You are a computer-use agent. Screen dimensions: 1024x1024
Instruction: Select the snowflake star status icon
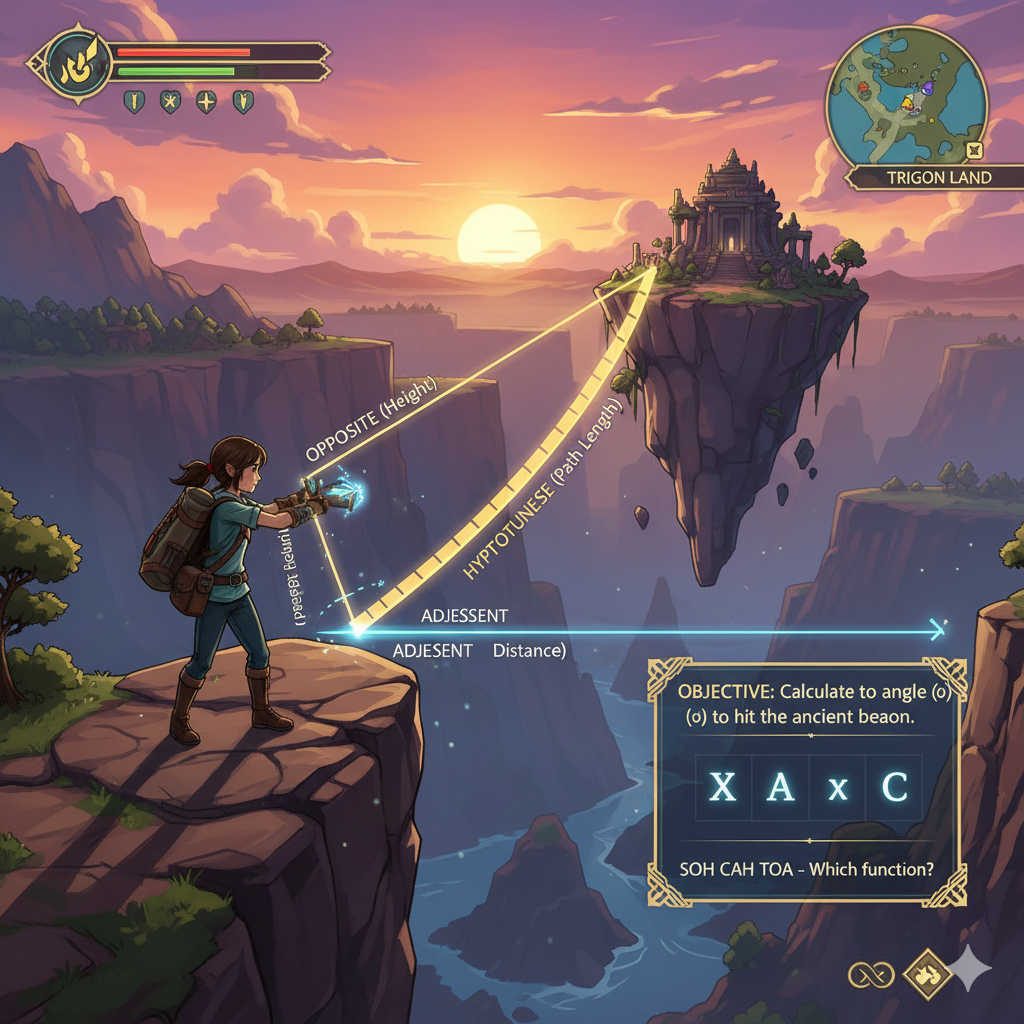[x=171, y=101]
